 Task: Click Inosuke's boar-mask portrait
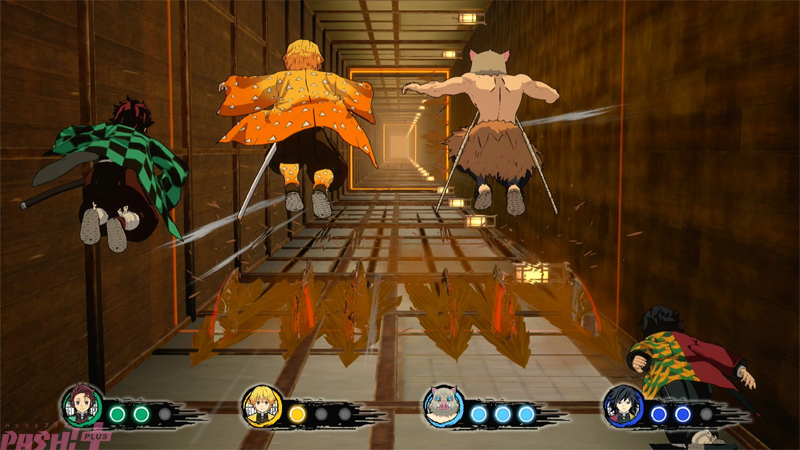(x=442, y=406)
